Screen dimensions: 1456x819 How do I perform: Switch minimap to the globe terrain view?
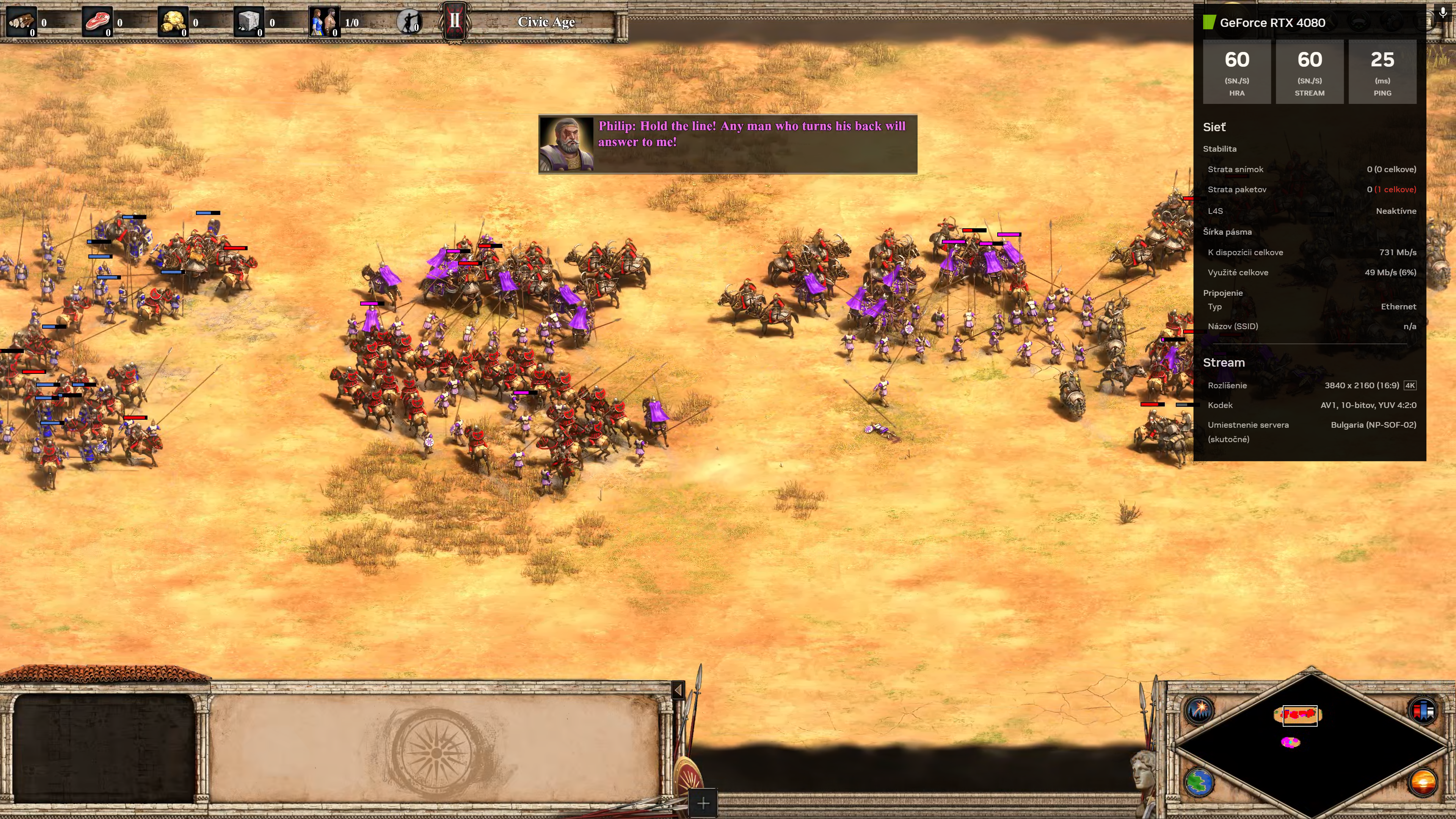(1199, 783)
